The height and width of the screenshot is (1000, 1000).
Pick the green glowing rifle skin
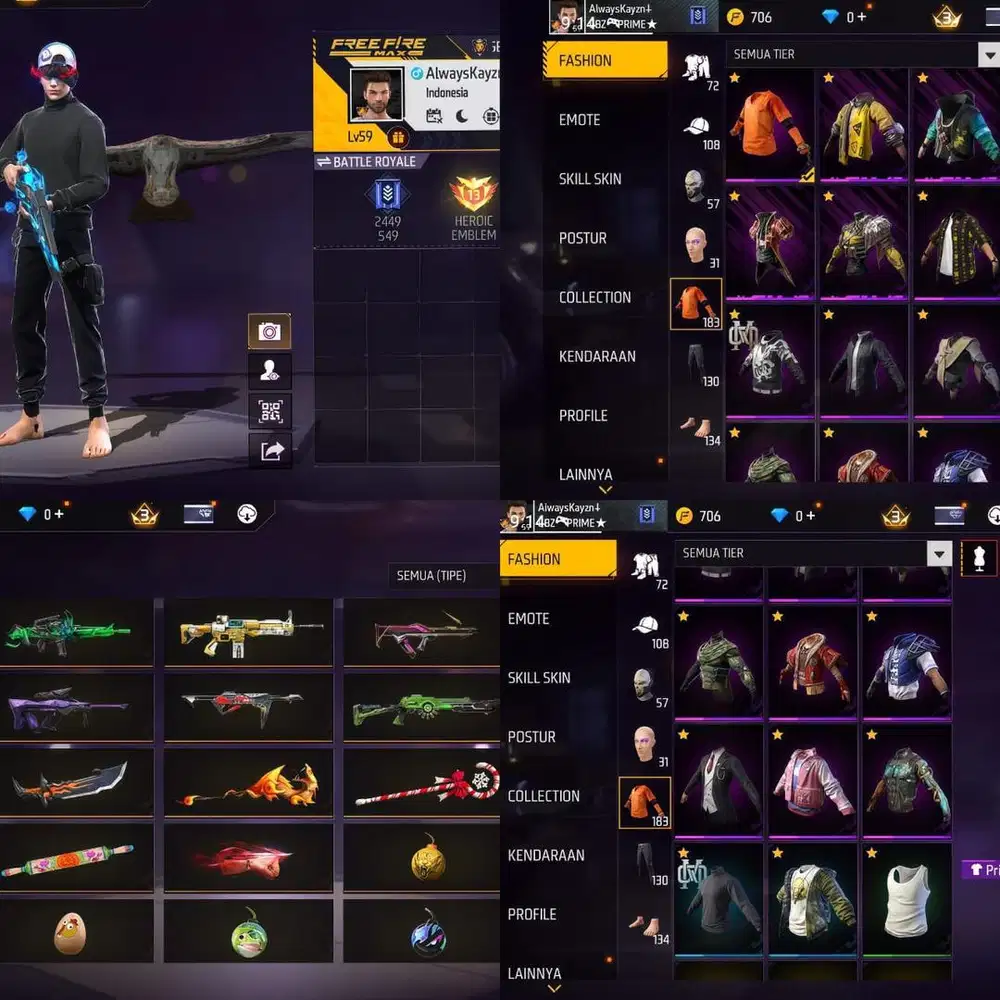point(67,633)
